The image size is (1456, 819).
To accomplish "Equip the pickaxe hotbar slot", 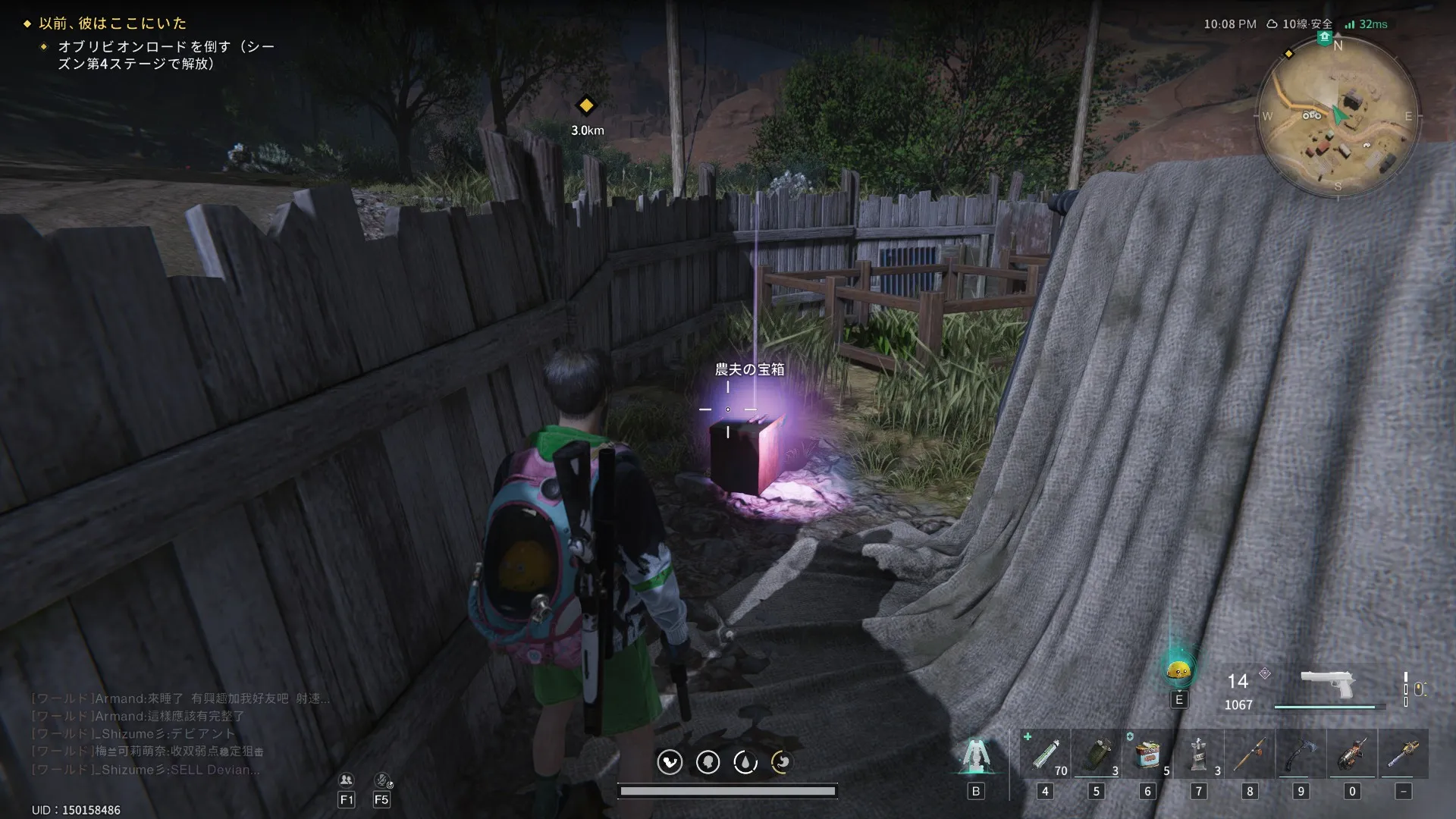I will [1301, 755].
